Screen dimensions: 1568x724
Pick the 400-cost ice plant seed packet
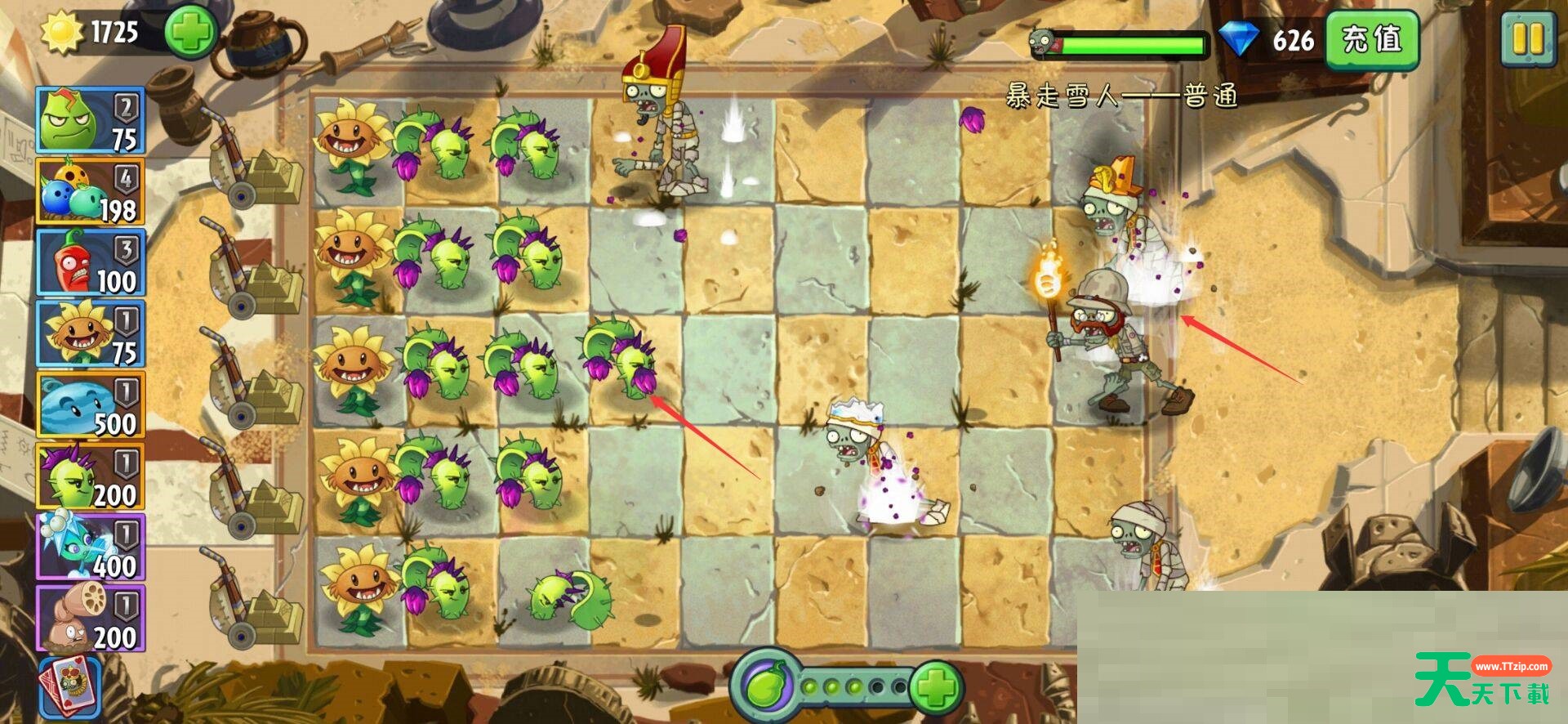90,547
